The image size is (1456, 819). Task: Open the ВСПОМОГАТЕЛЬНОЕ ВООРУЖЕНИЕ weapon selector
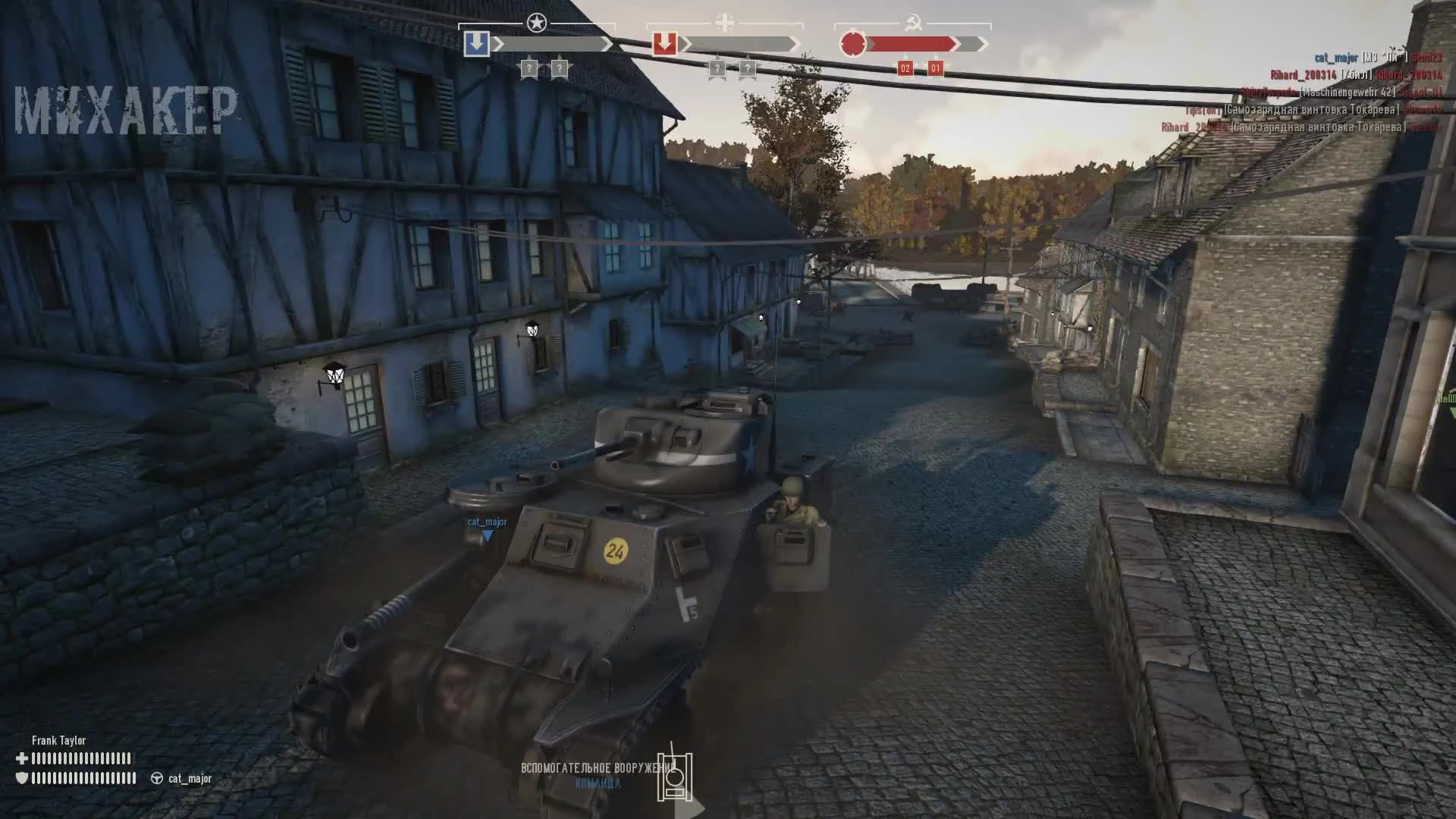pyautogui.click(x=599, y=768)
